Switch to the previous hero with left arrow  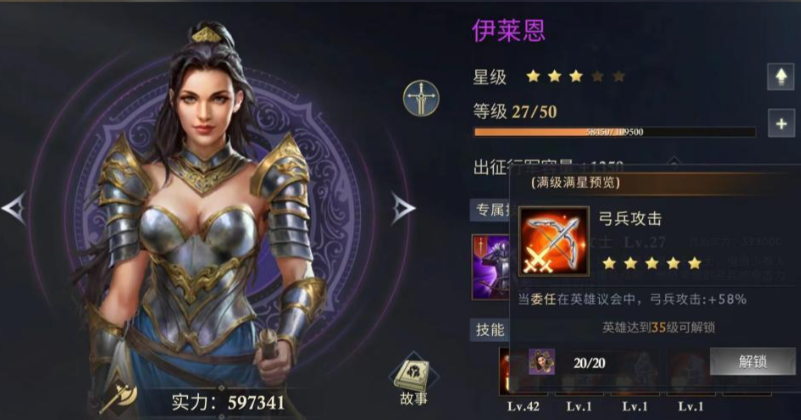(x=13, y=208)
